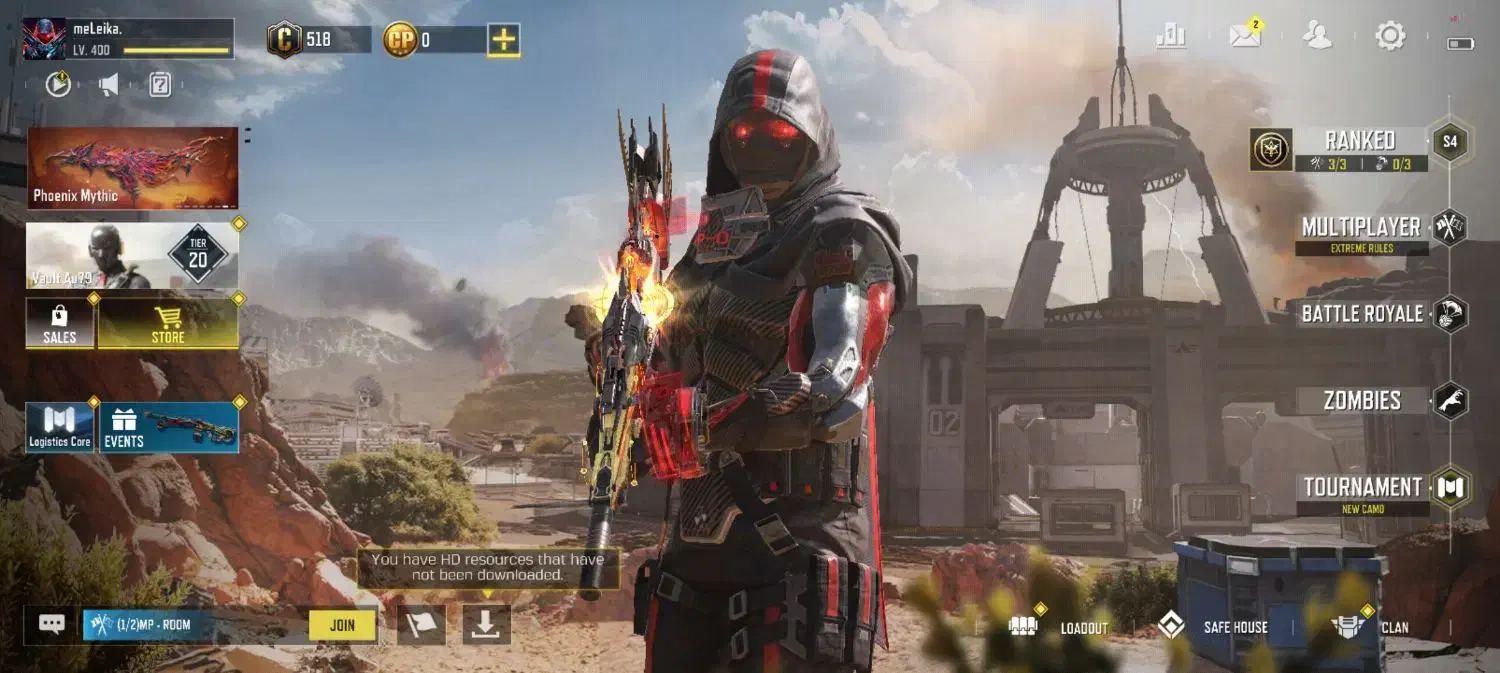
Task: Open the Loadout screen
Action: pos(1060,627)
